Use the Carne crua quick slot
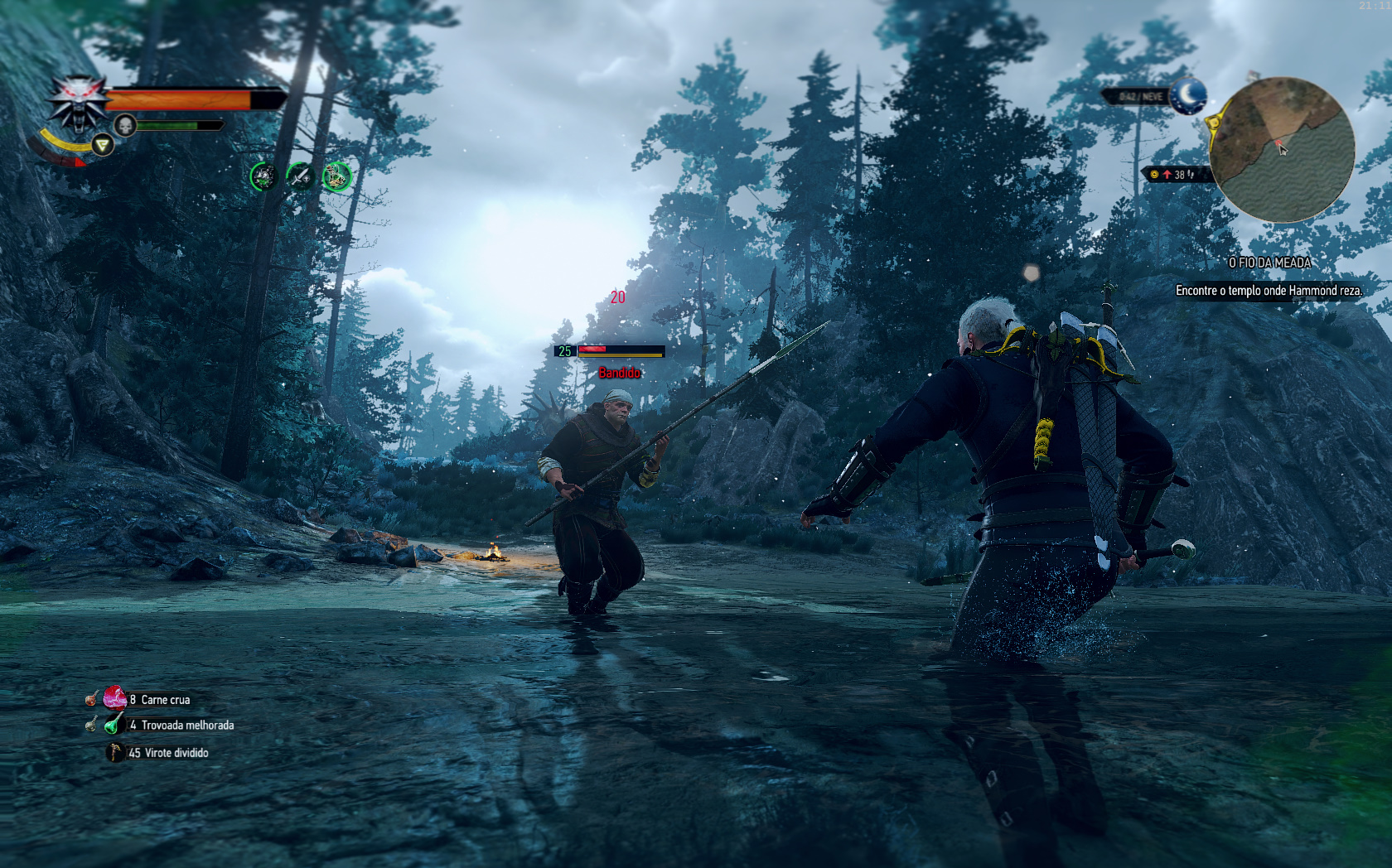 click(115, 698)
